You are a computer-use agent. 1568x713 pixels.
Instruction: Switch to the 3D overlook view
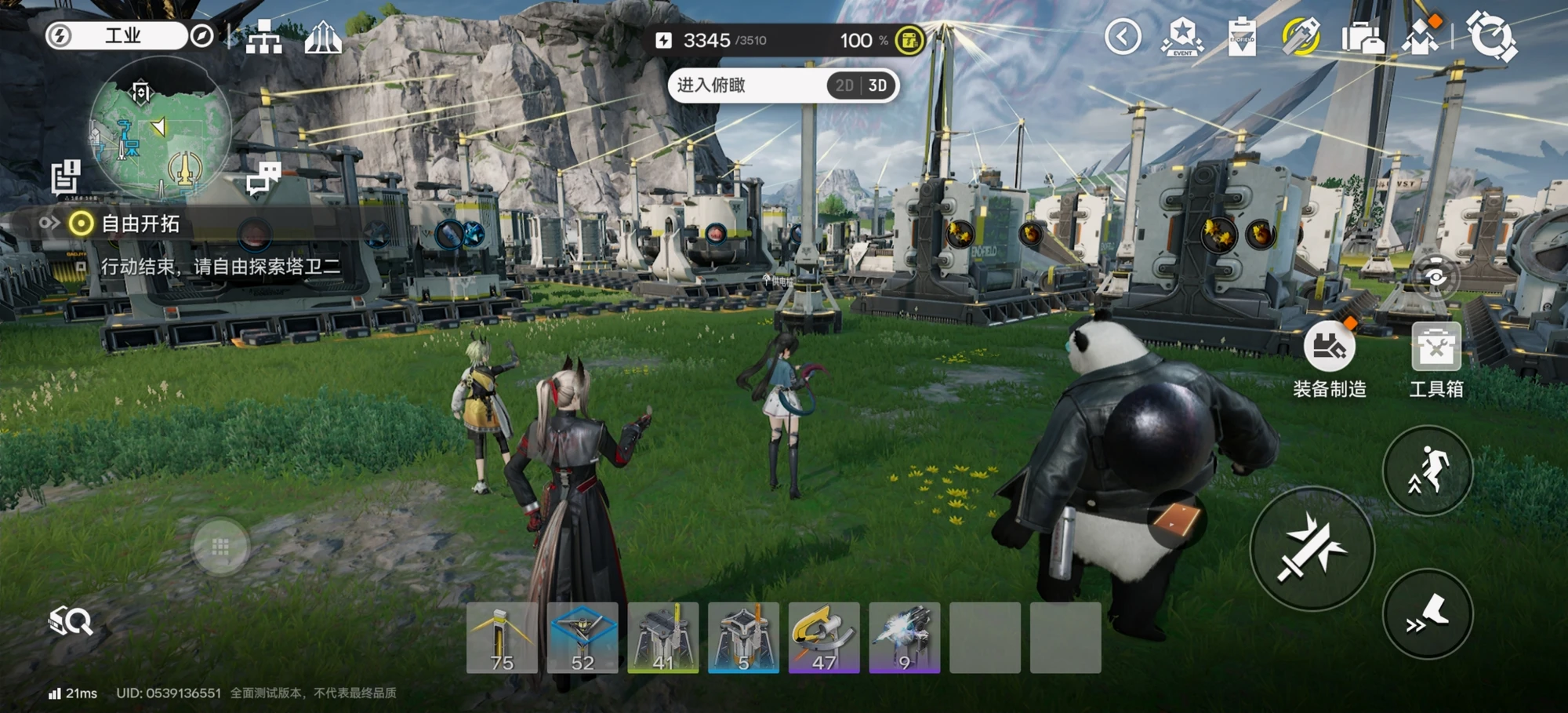point(878,85)
